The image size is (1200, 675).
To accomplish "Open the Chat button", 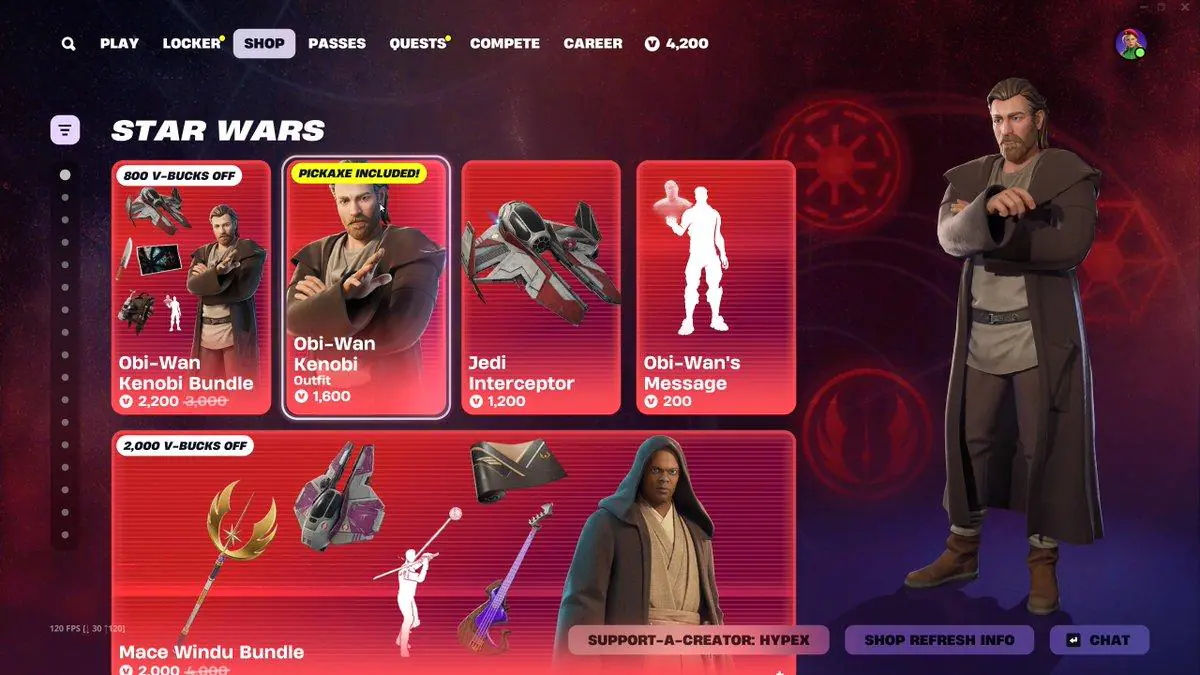I will pyautogui.click(x=1099, y=640).
